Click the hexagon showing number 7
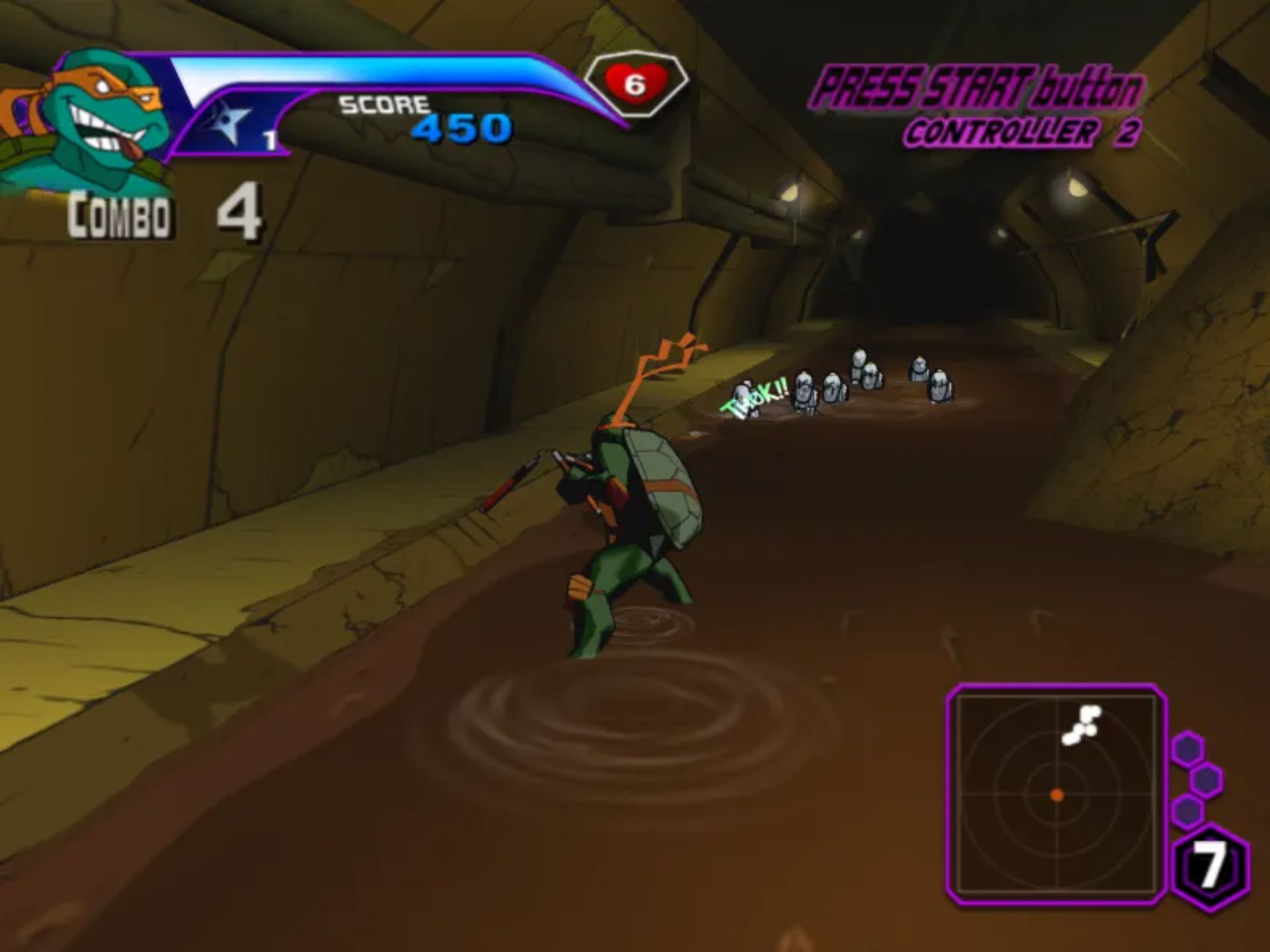Viewport: 1270px width, 952px height. (1210, 867)
